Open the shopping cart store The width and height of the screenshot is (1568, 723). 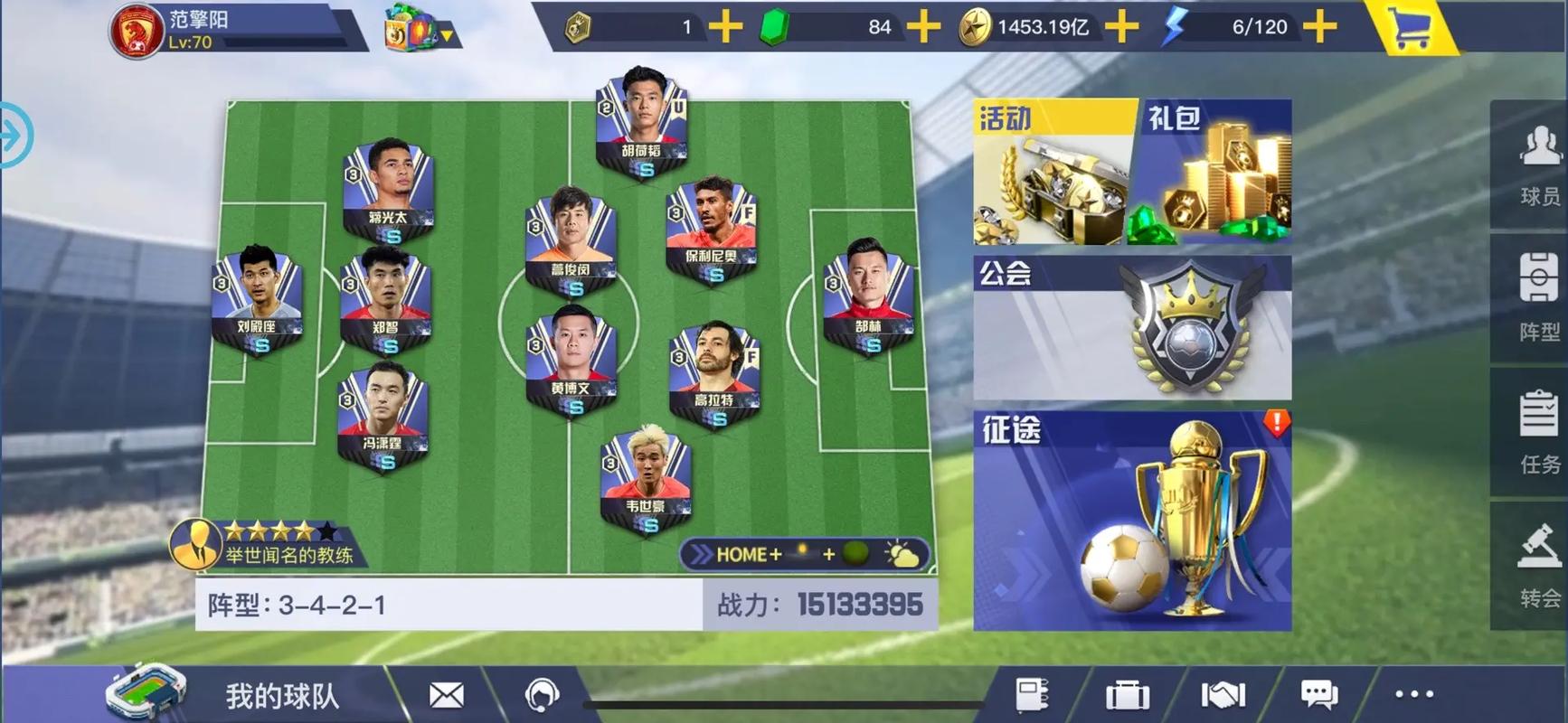(1410, 29)
